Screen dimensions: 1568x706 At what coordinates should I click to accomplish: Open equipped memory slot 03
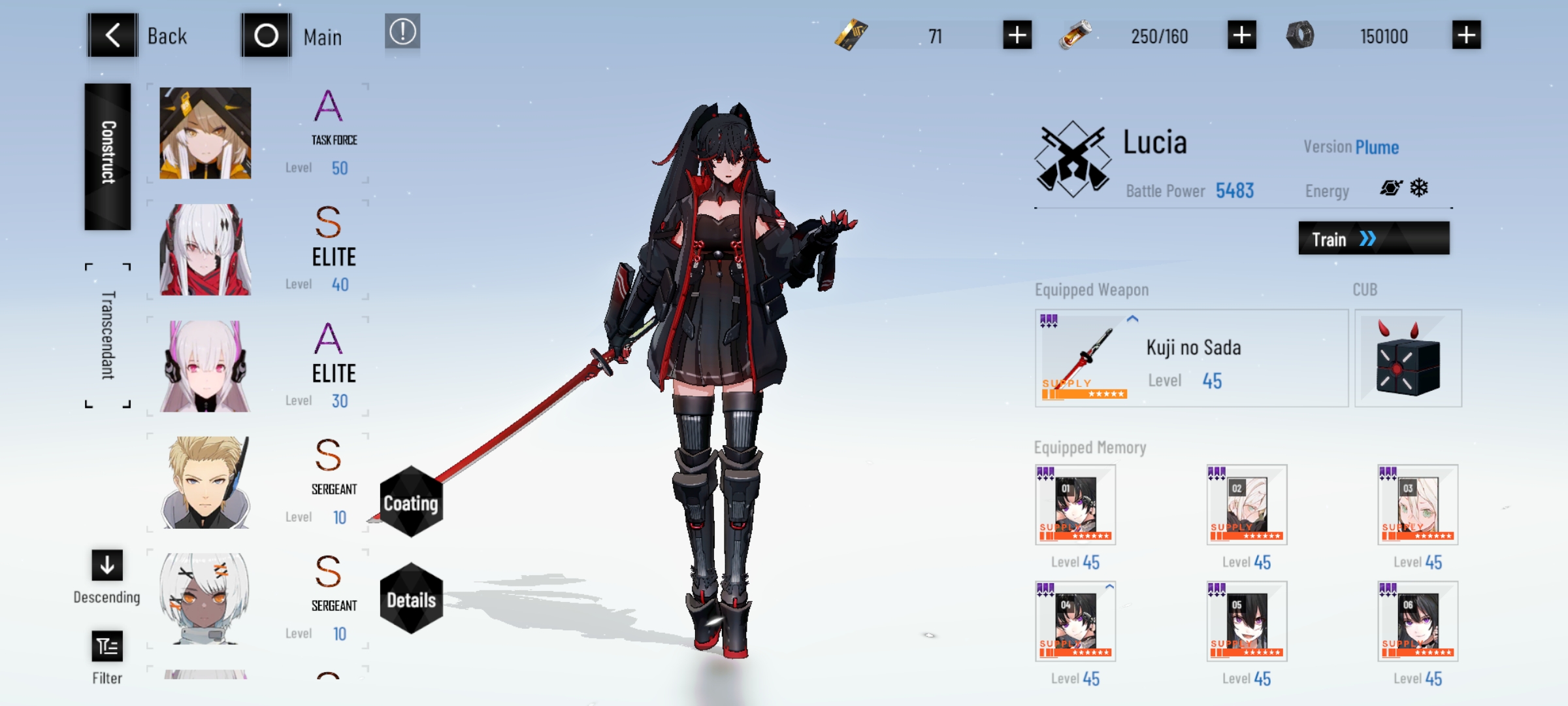point(1418,505)
